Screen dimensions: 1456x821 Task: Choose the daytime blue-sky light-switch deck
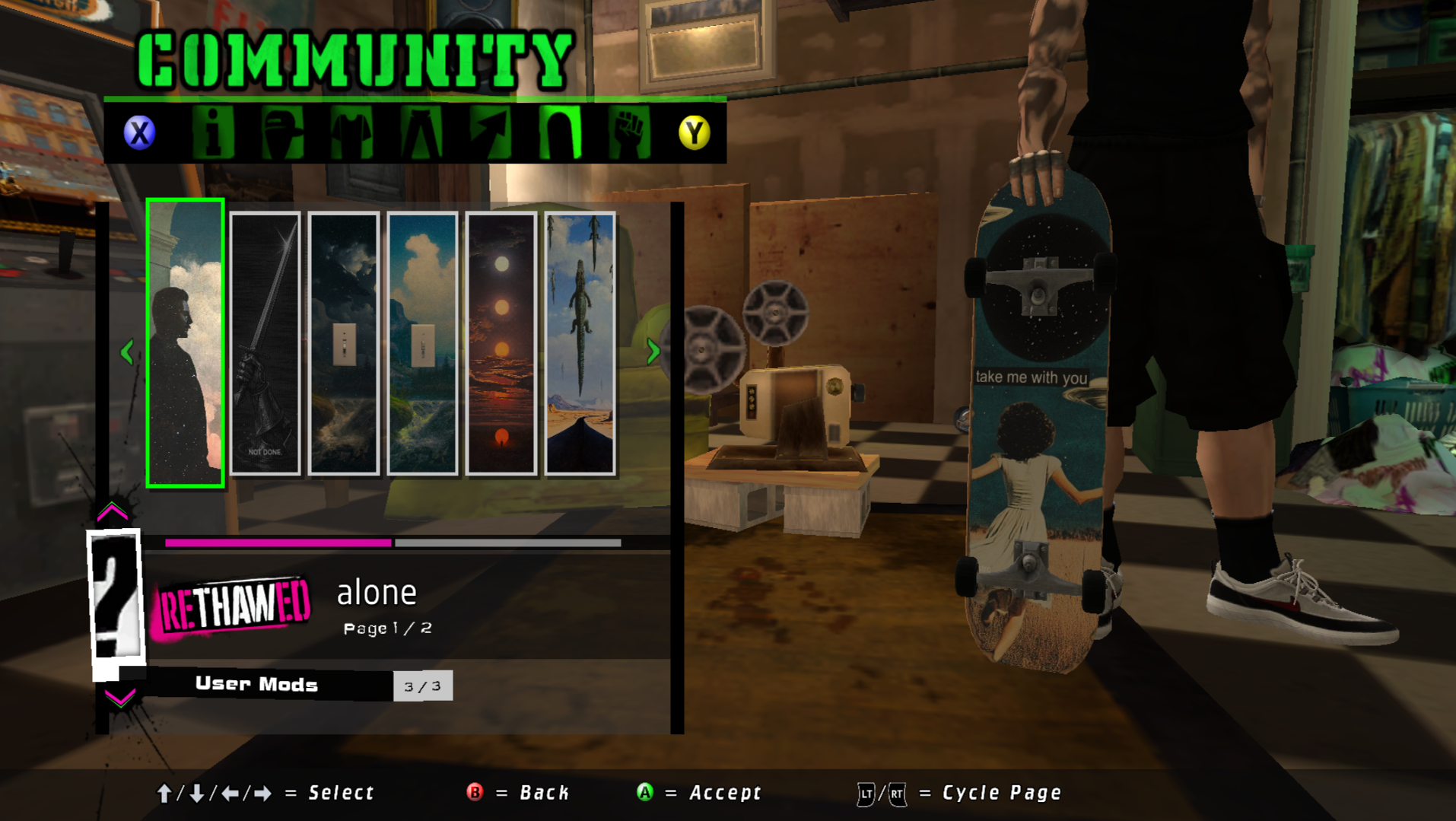422,343
